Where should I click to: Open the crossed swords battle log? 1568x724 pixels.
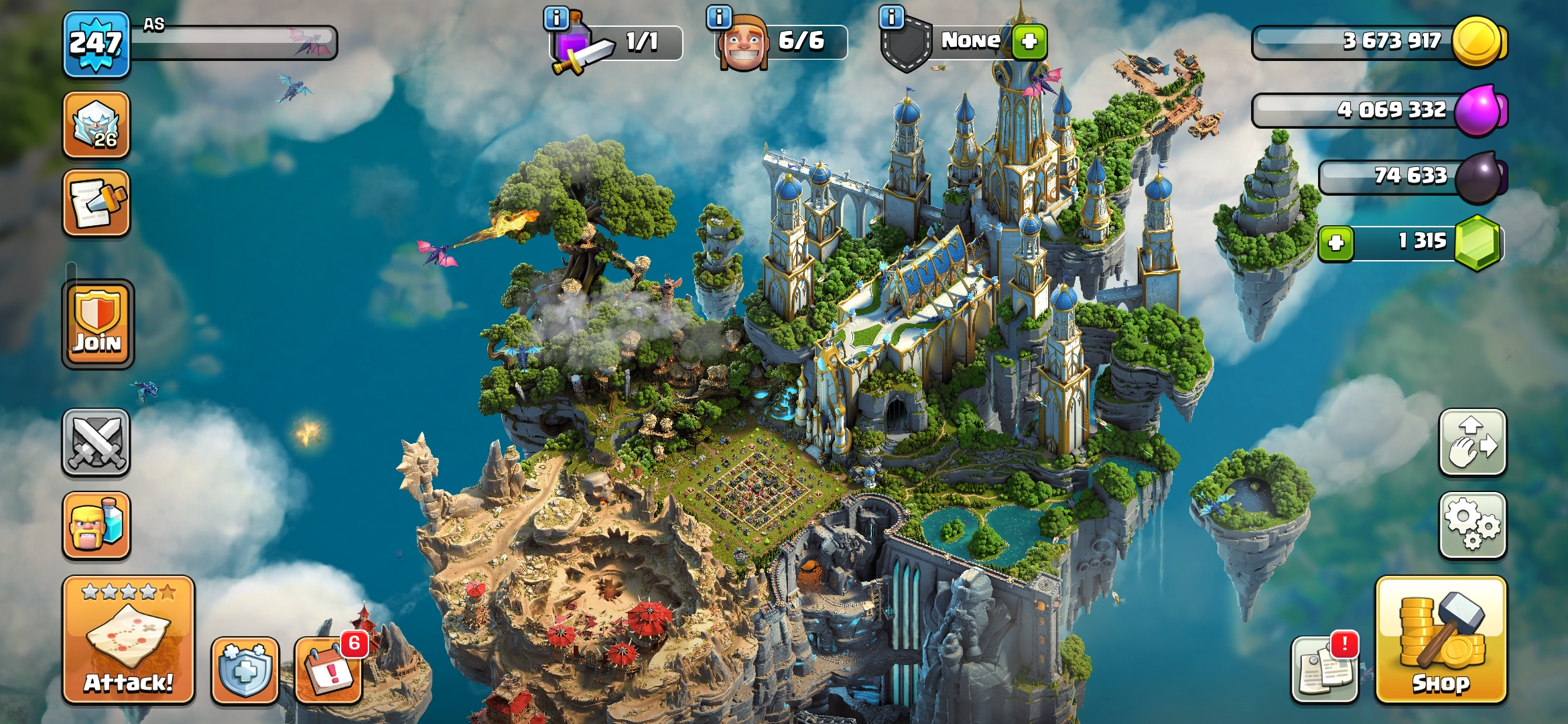point(96,442)
